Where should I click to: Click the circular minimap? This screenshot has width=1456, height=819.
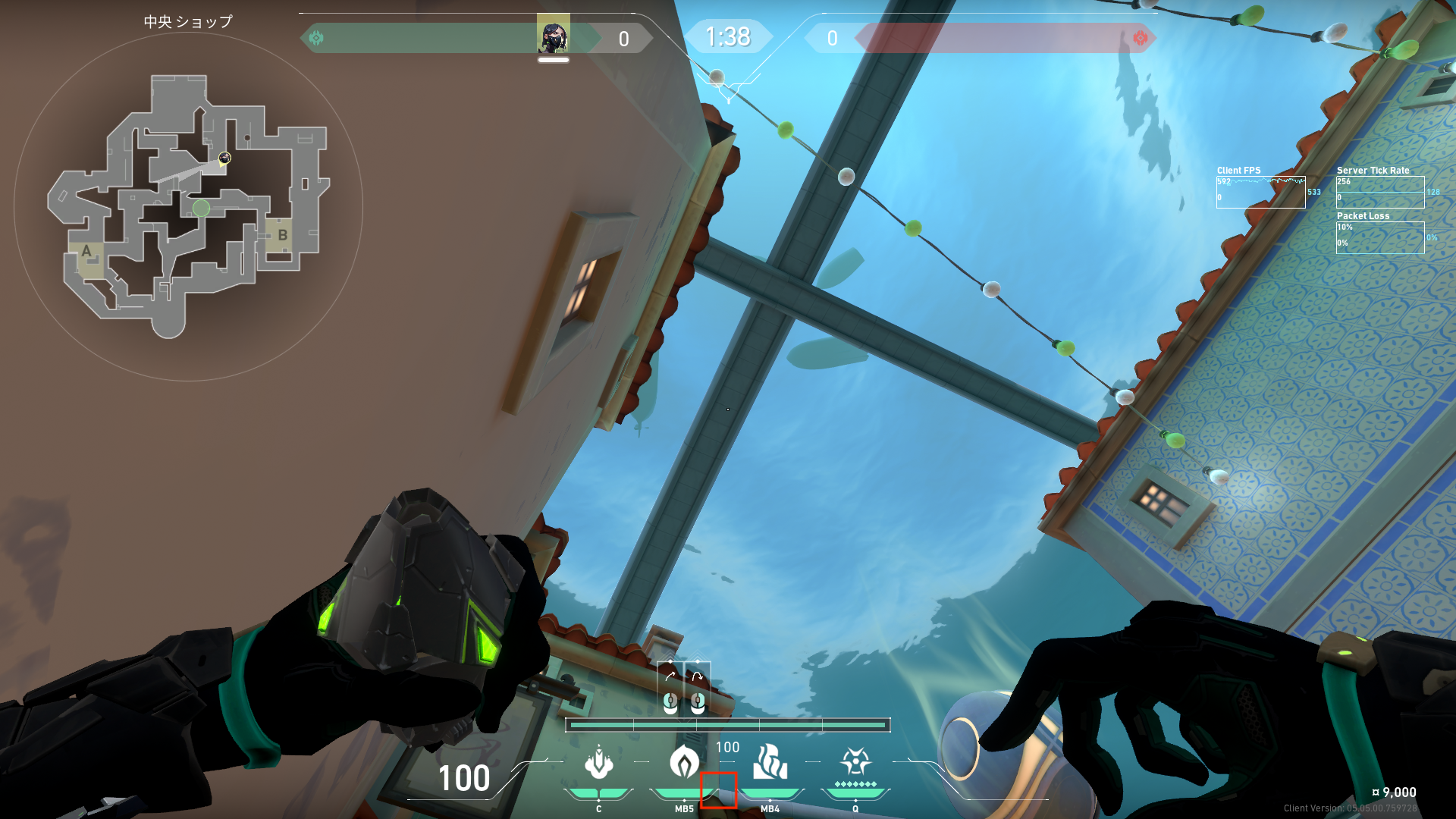coord(188,206)
